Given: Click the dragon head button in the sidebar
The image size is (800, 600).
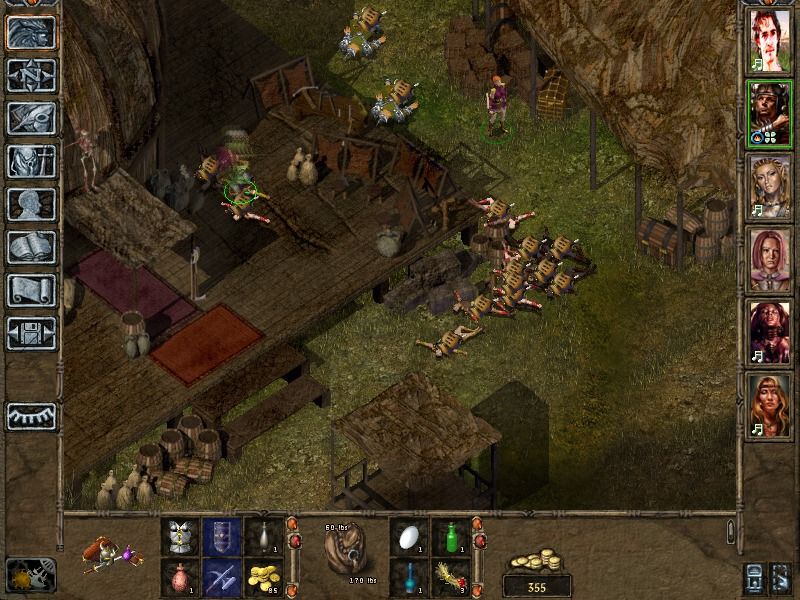Looking at the screenshot, I should point(31,31).
